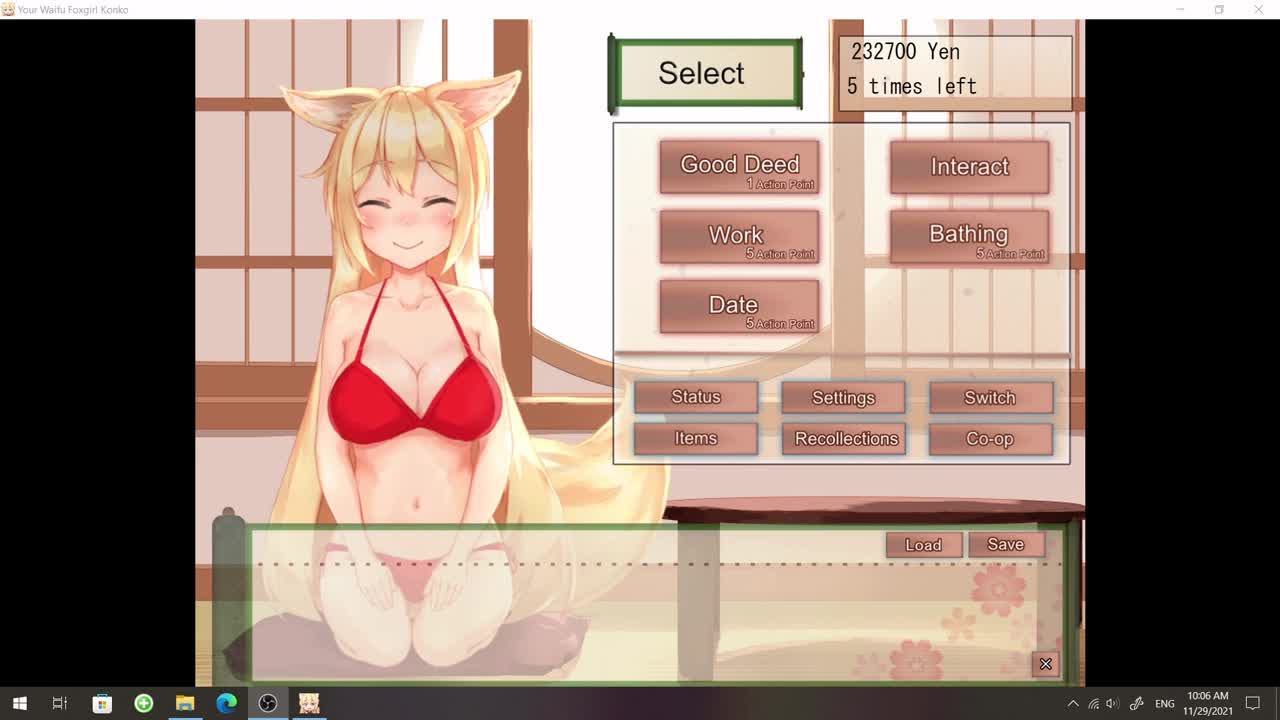Choose the Bathing action

pos(969,237)
